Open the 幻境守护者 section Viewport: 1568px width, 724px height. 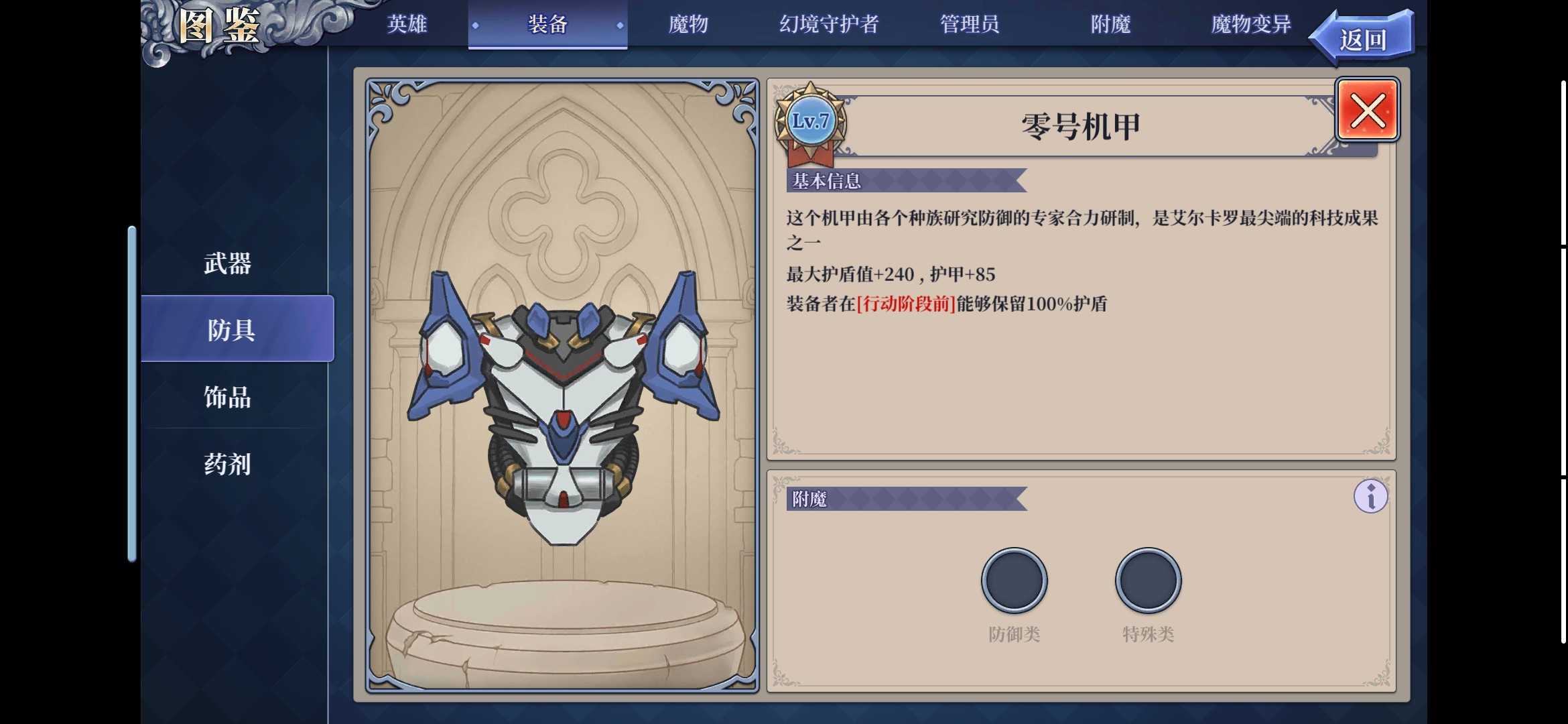pyautogui.click(x=830, y=24)
